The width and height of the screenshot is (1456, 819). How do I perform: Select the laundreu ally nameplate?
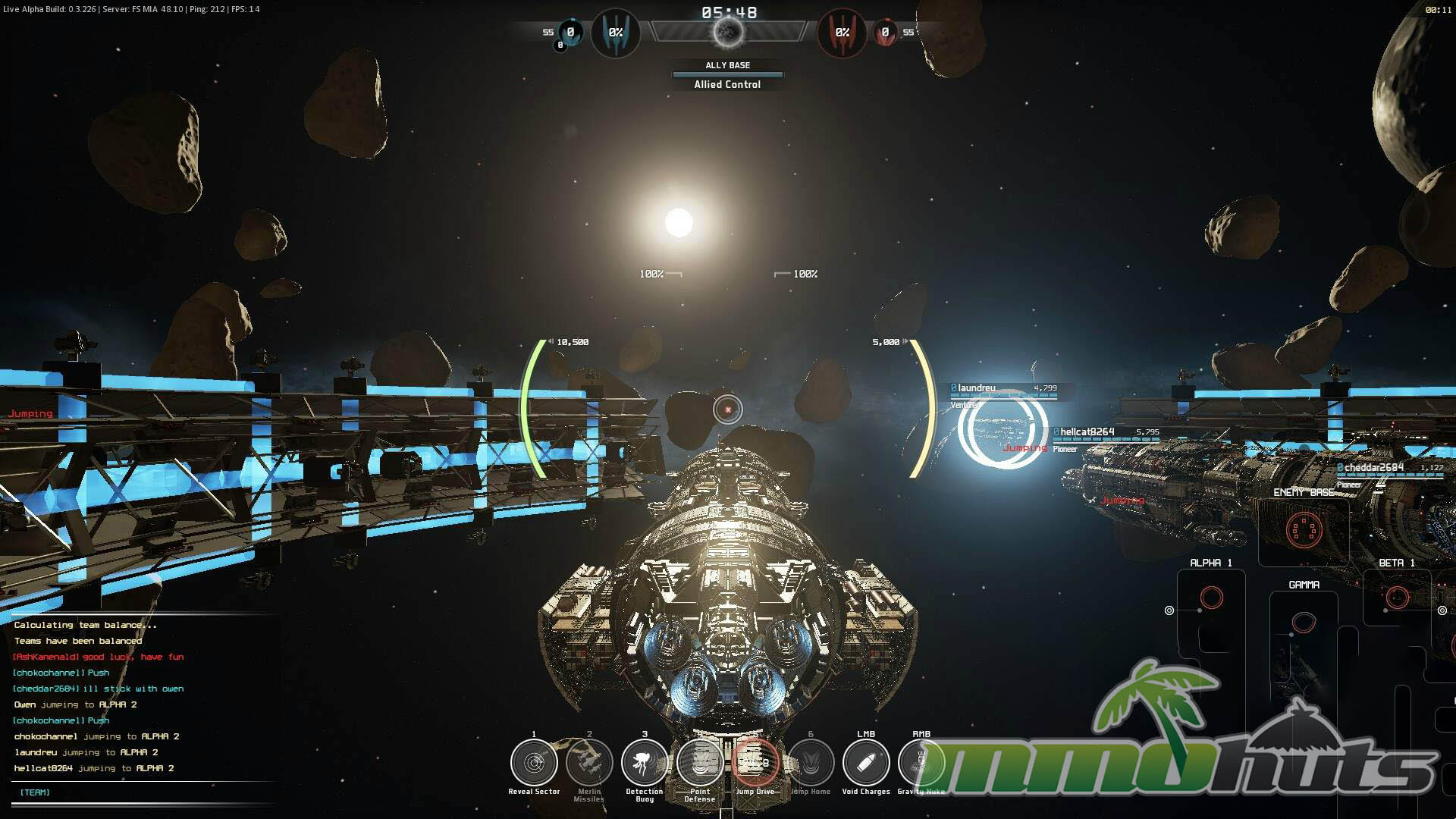[977, 388]
